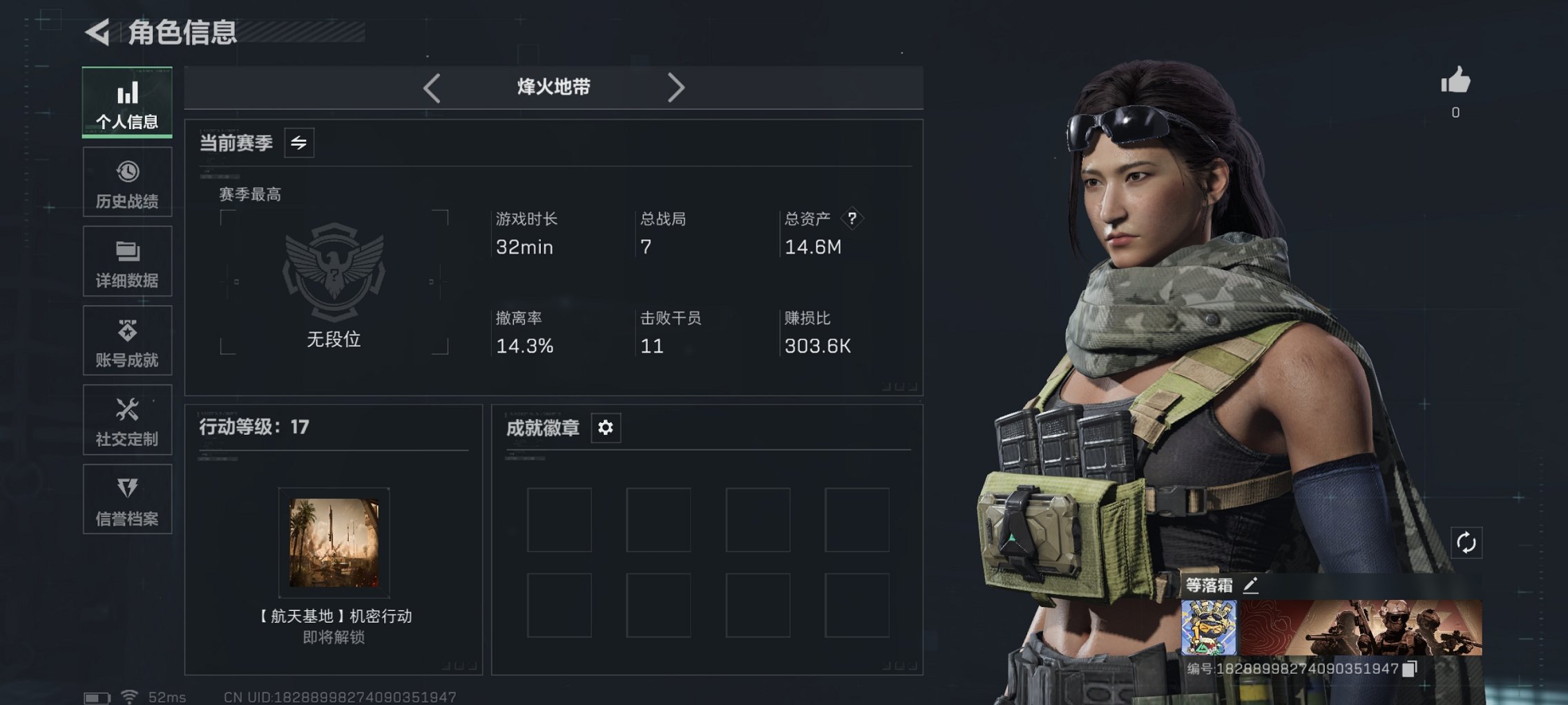The height and width of the screenshot is (705, 1568).
Task: Open the 社交定制 customization icon
Action: click(126, 420)
